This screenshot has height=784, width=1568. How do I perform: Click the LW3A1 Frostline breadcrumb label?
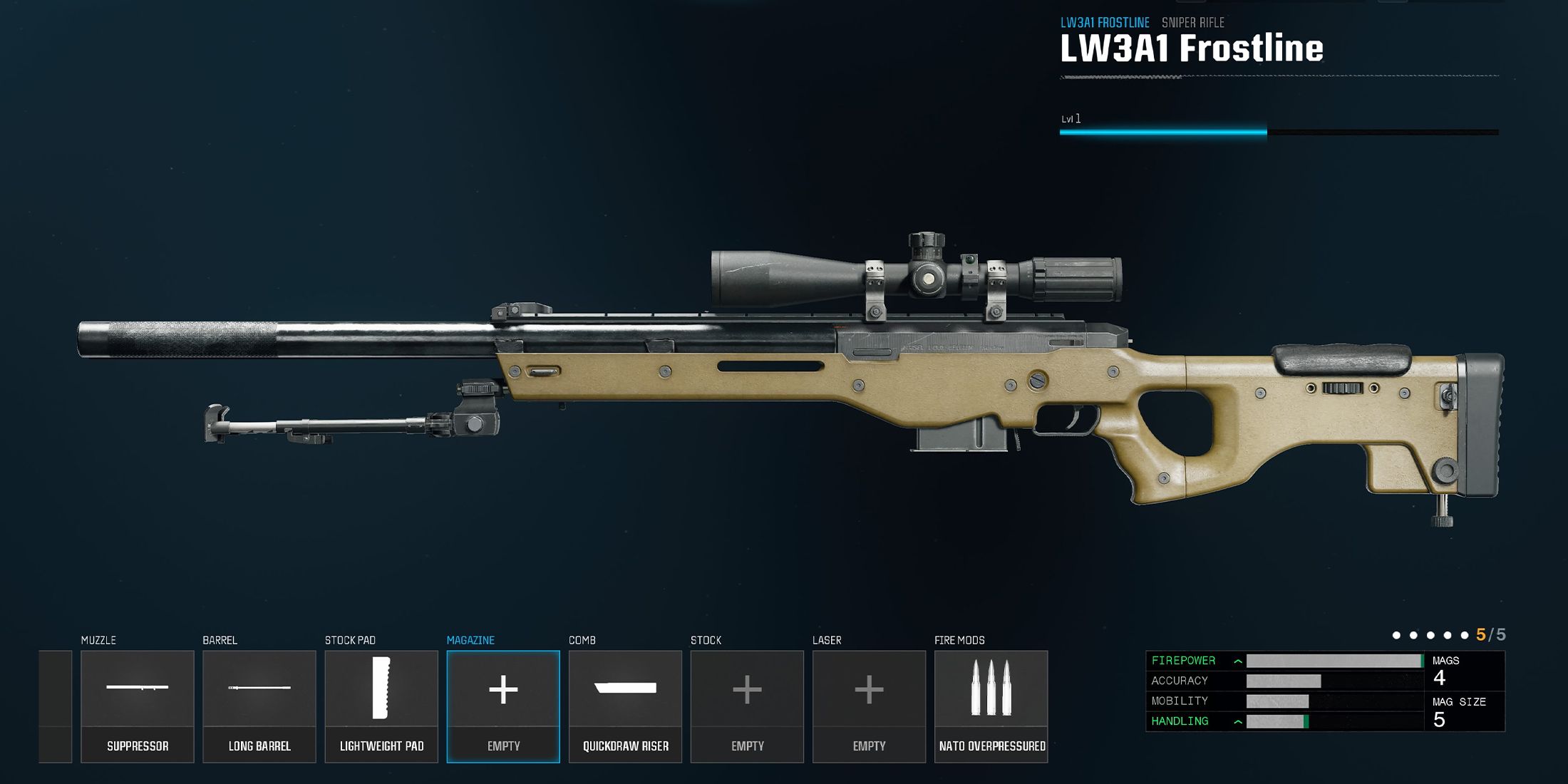point(1105,23)
